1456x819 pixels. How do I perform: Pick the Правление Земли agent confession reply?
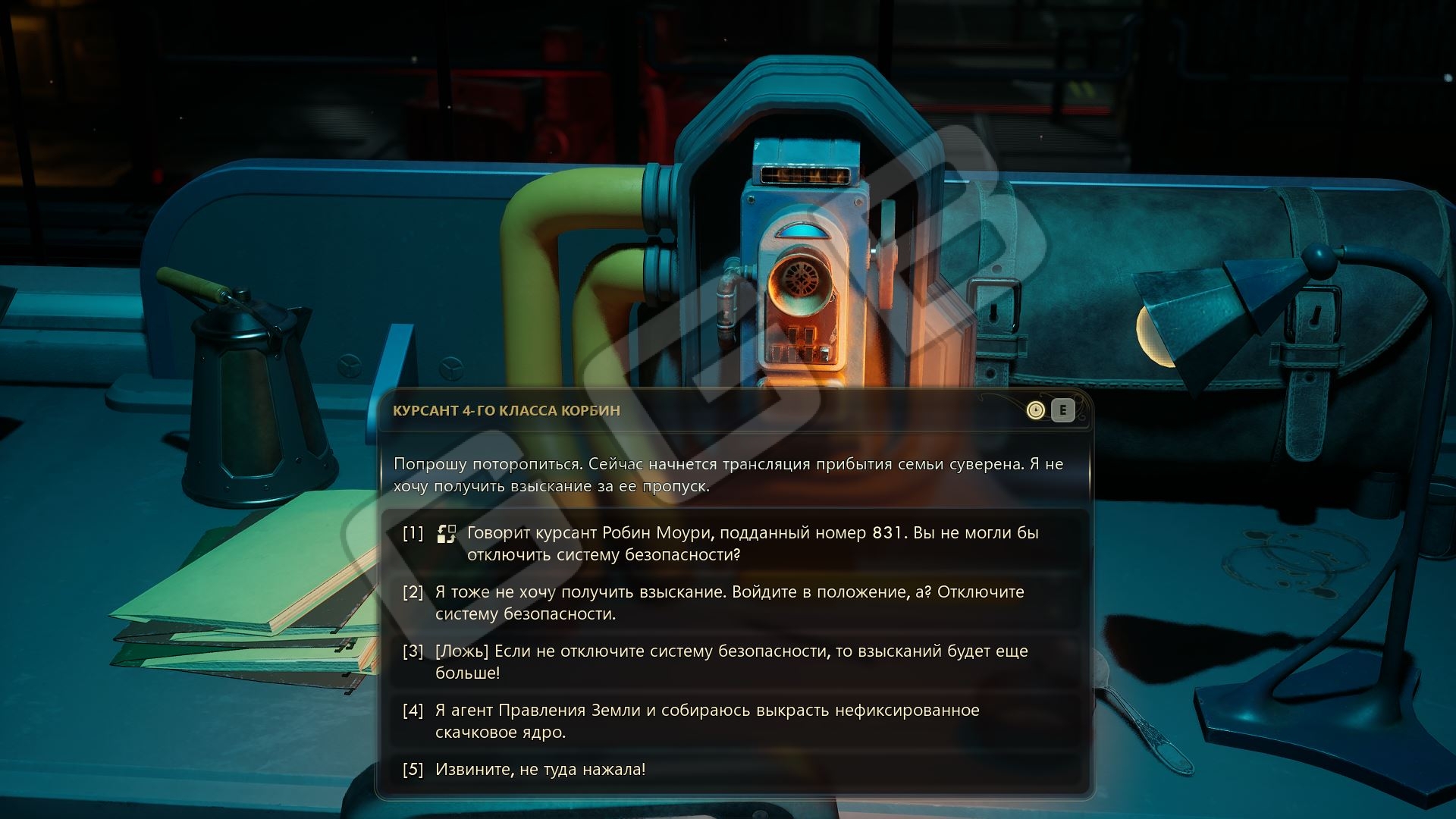pyautogui.click(x=705, y=720)
